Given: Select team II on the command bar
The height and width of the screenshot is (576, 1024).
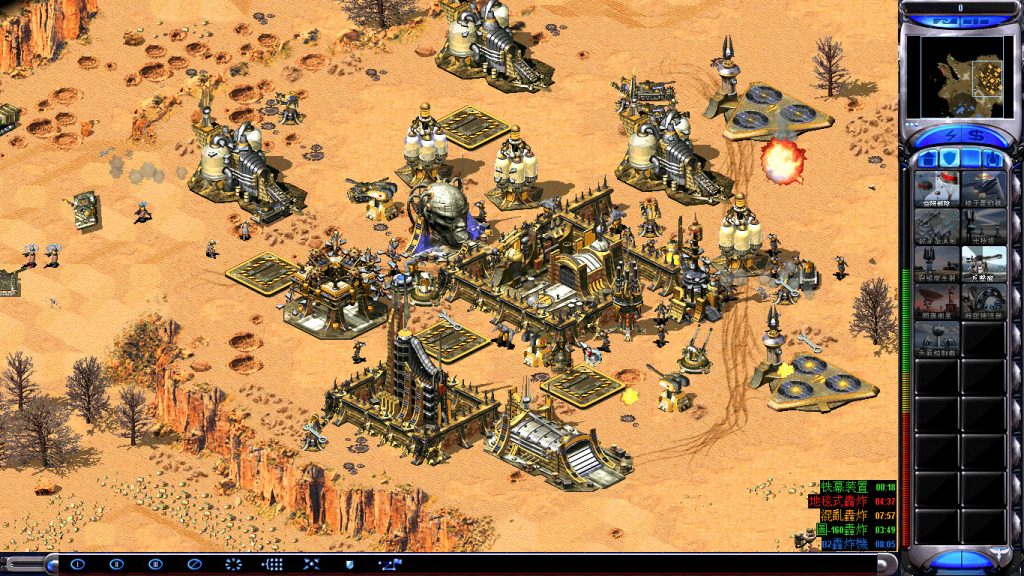Looking at the screenshot, I should [117, 565].
